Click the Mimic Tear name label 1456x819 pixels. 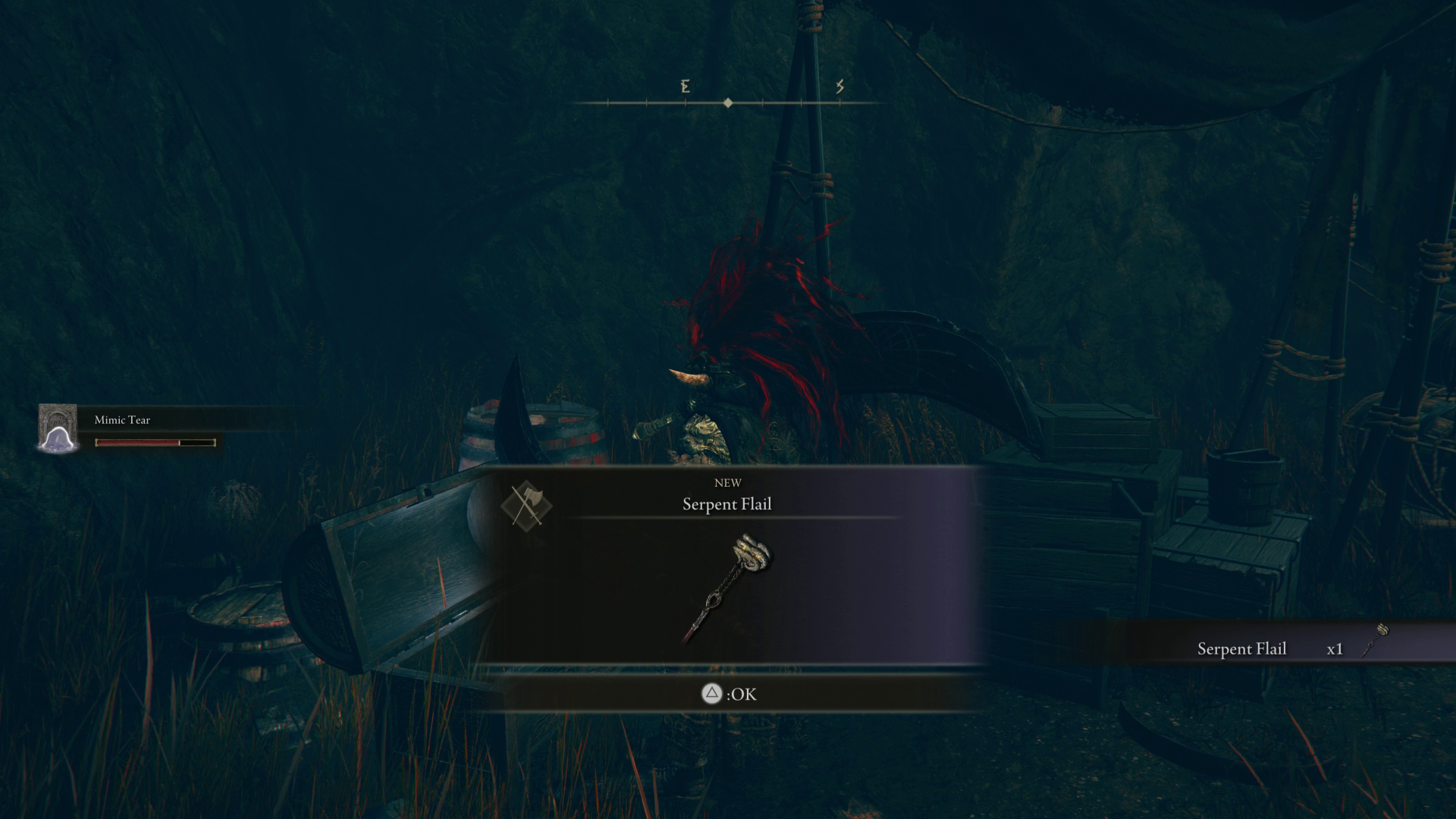pos(121,419)
